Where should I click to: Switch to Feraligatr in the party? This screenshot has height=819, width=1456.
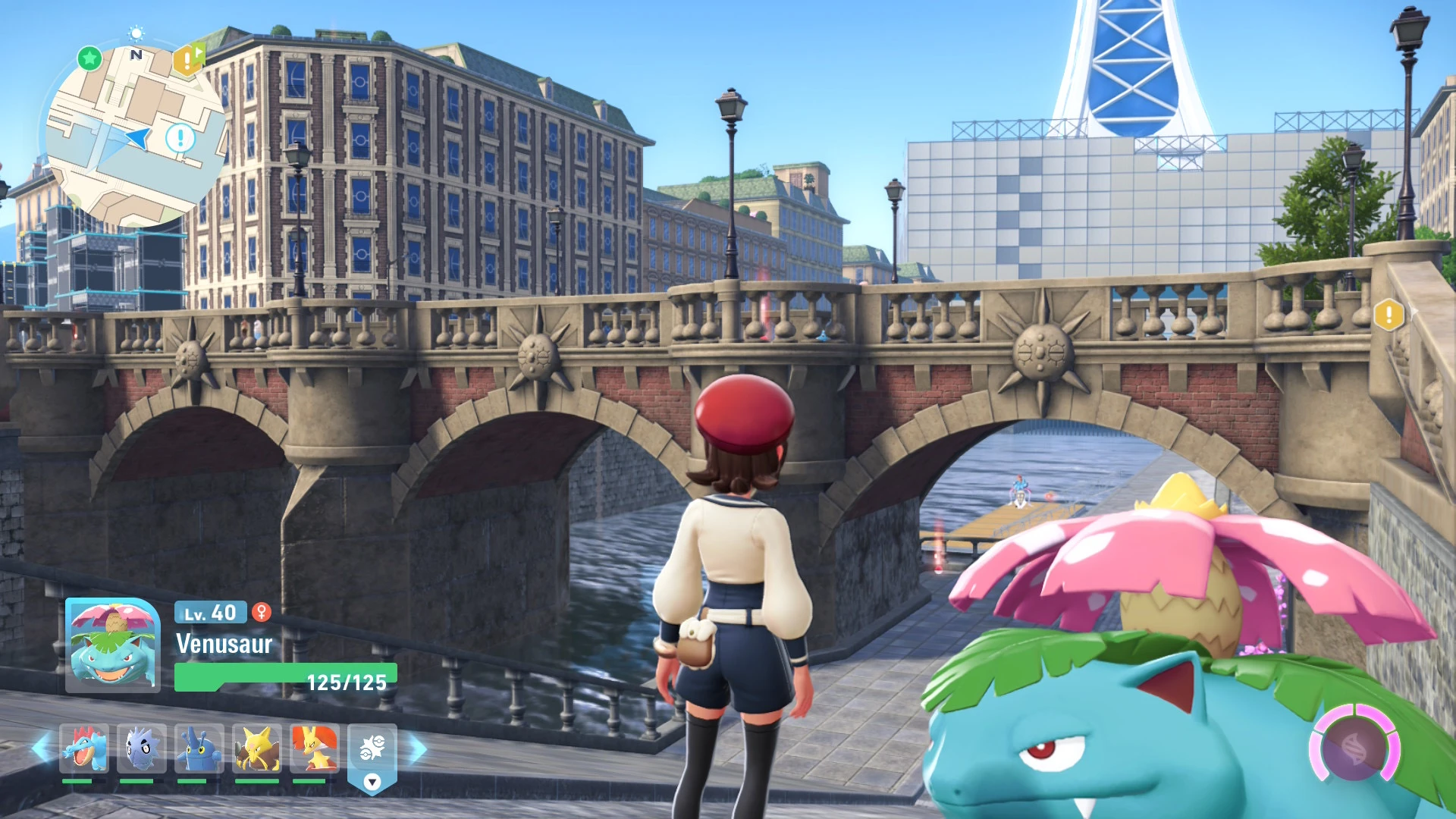pos(83,749)
